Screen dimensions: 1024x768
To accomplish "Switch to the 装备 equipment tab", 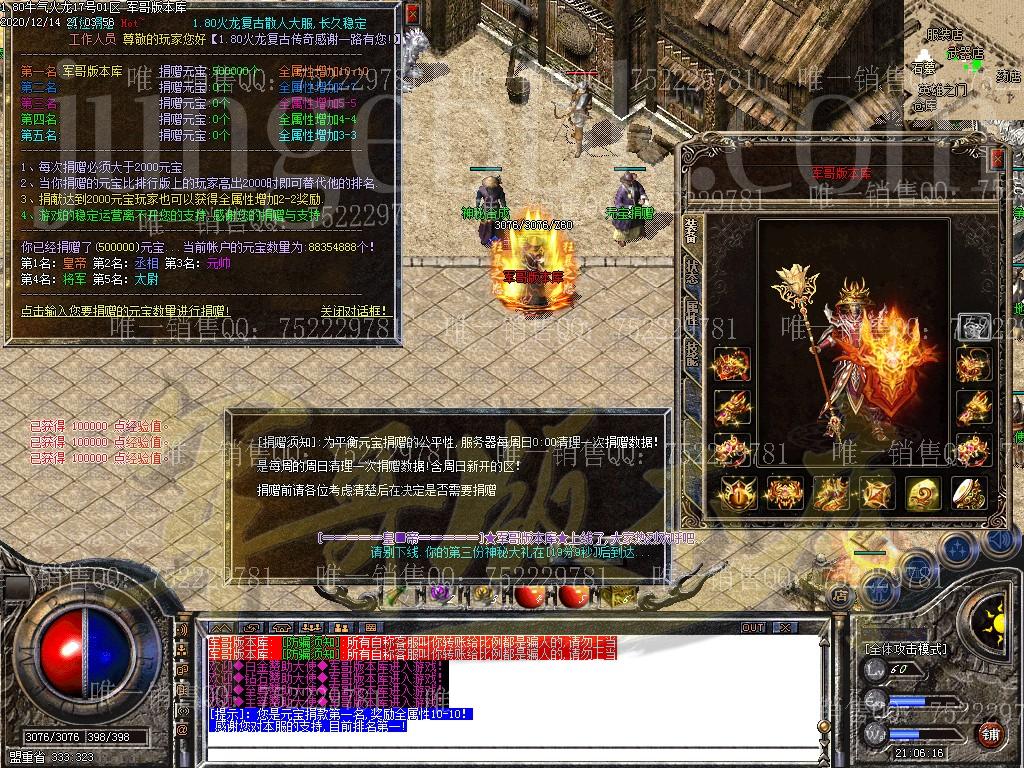I will (691, 231).
